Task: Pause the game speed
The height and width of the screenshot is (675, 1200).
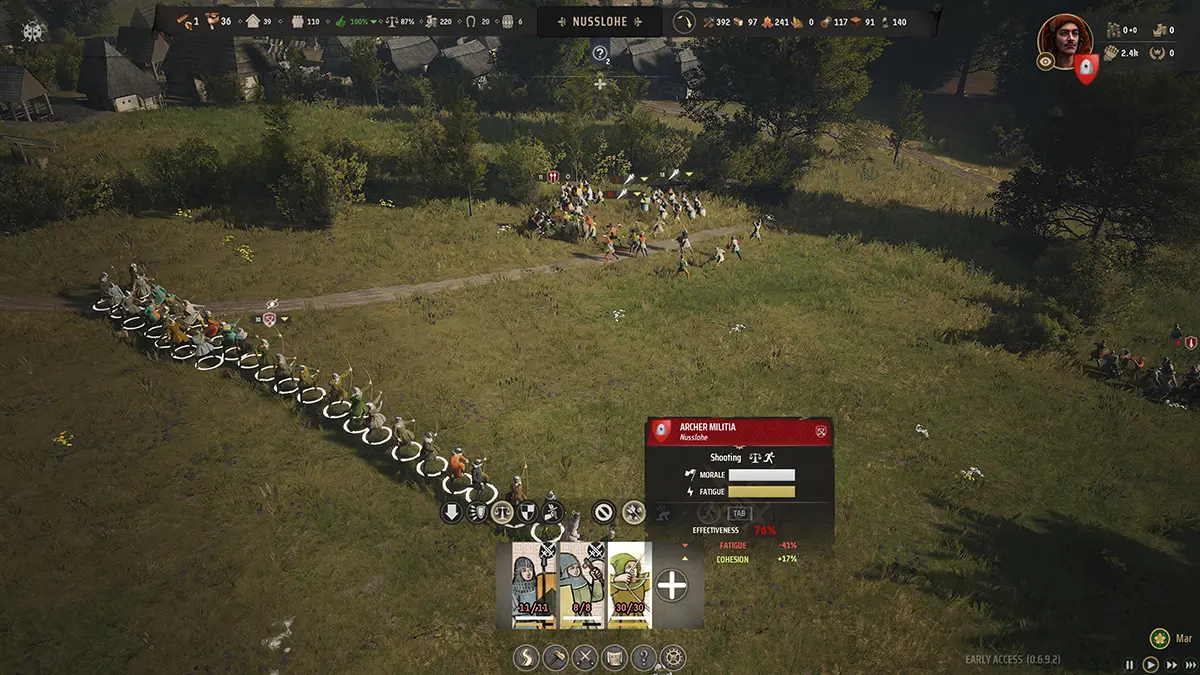Action: pos(1130,664)
